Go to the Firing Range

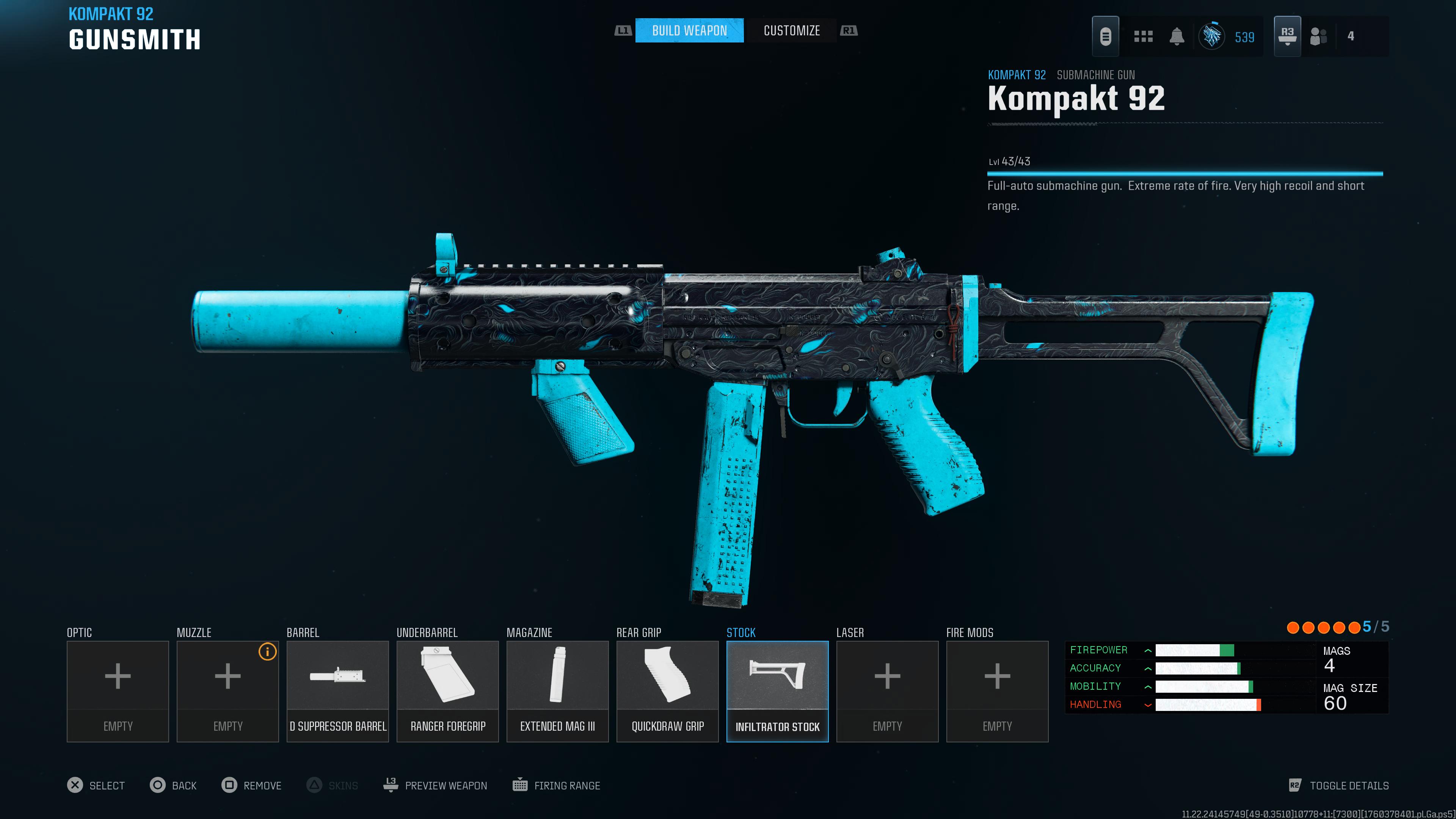click(556, 785)
